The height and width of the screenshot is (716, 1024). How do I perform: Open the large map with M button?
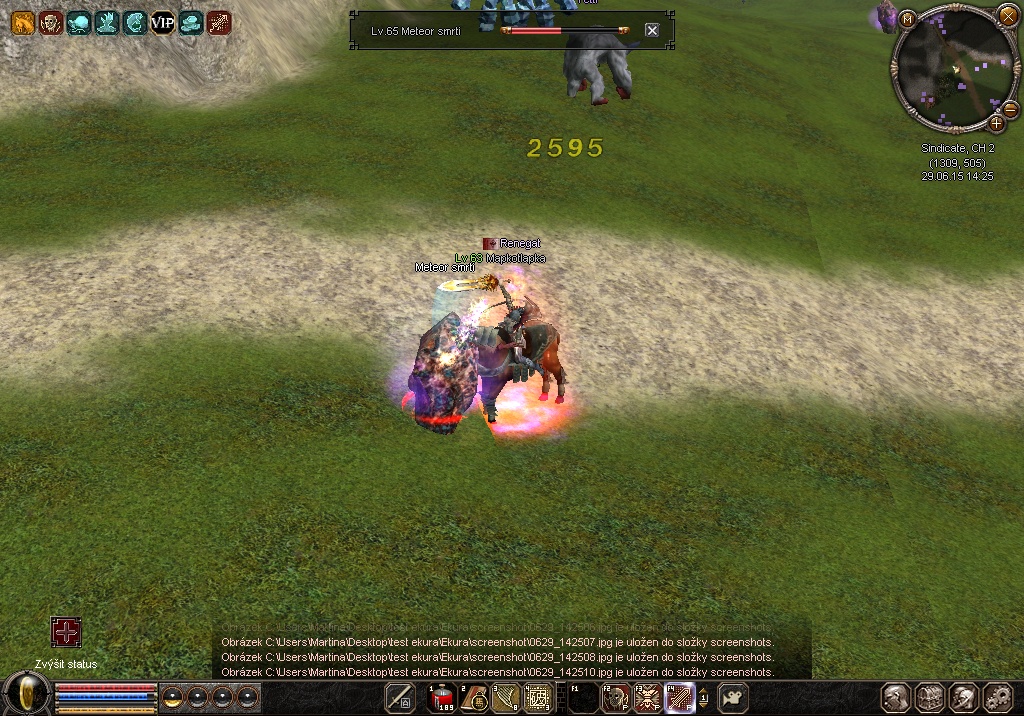(907, 18)
